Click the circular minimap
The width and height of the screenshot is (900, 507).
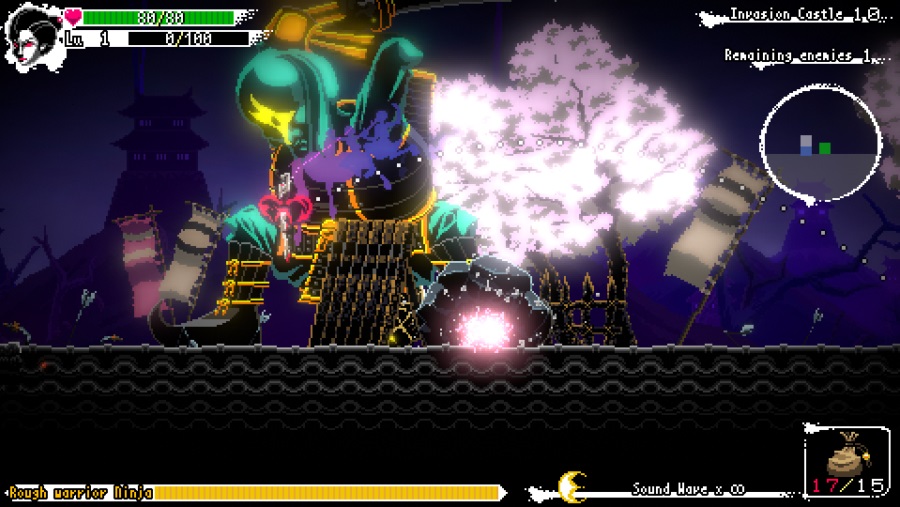pyautogui.click(x=820, y=142)
